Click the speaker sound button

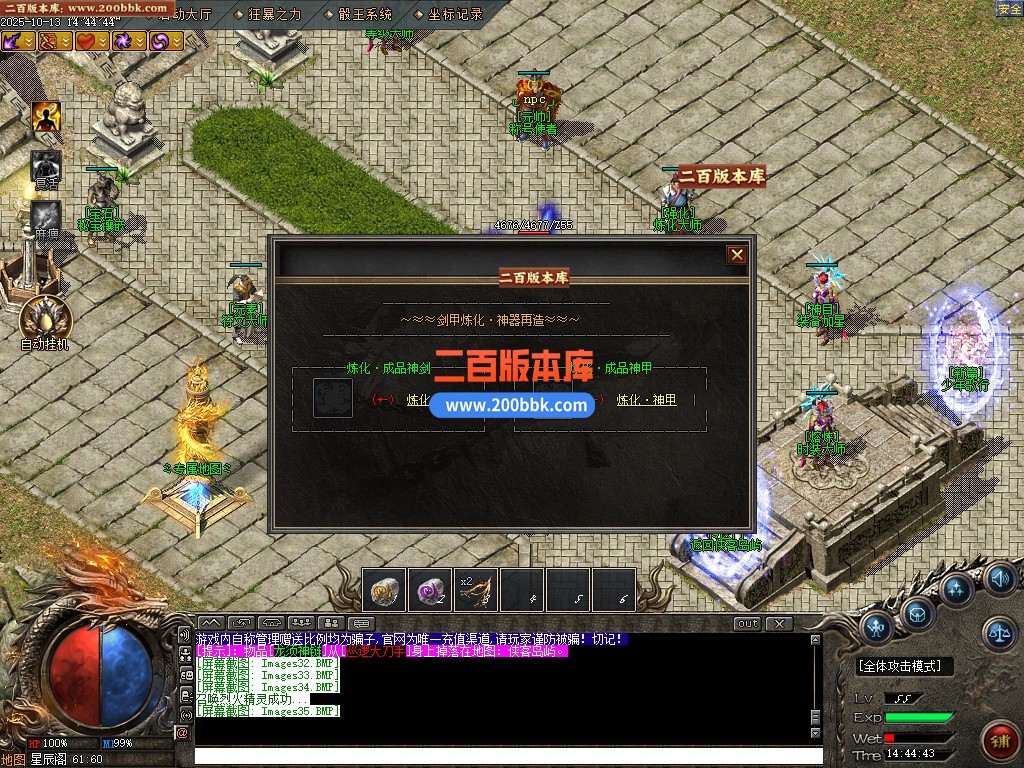tap(999, 578)
